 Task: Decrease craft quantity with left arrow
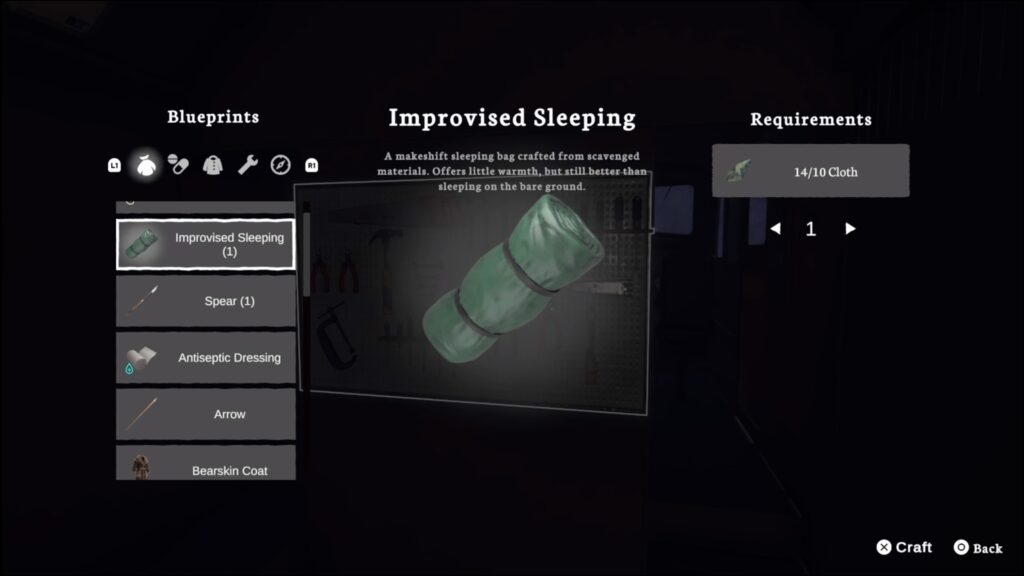tap(775, 229)
